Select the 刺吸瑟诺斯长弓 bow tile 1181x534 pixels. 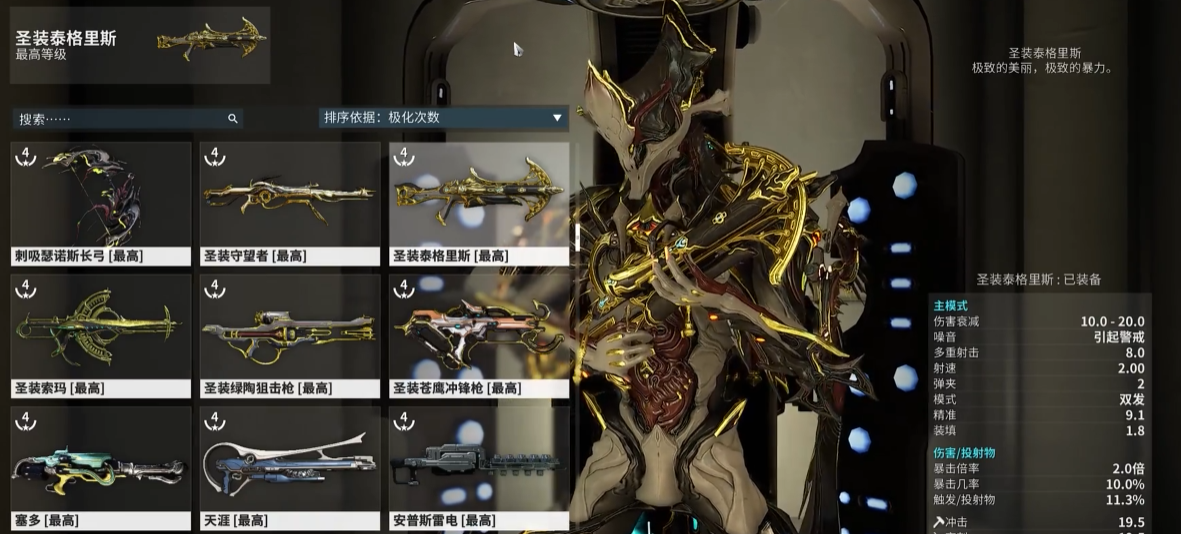100,203
